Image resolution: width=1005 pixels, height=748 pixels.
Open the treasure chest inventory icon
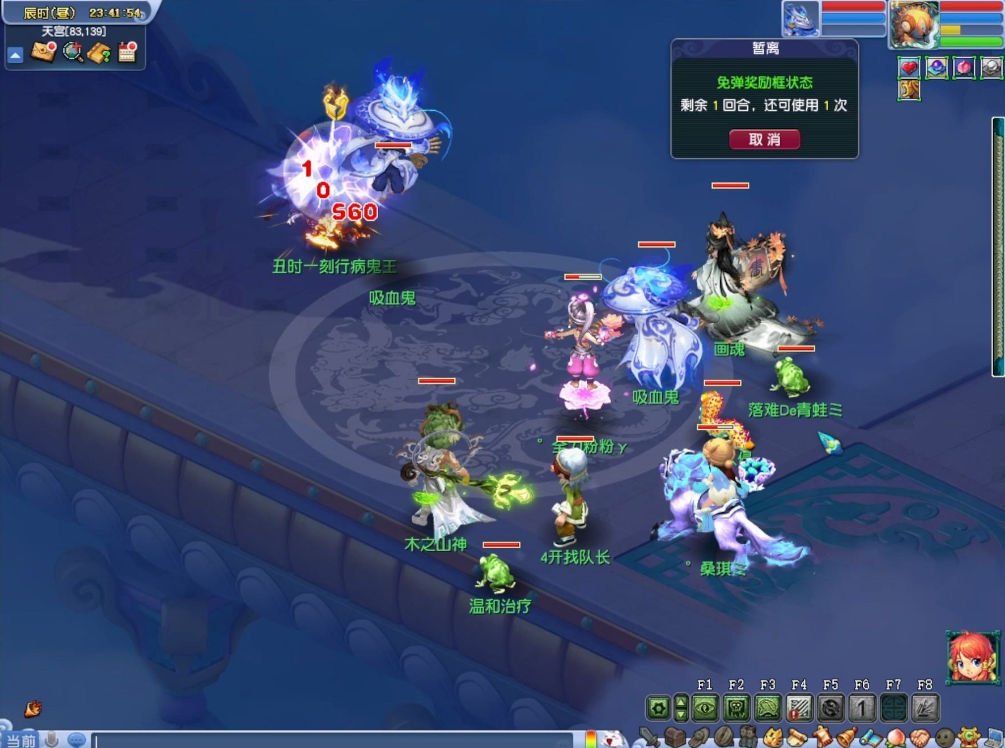677,738
